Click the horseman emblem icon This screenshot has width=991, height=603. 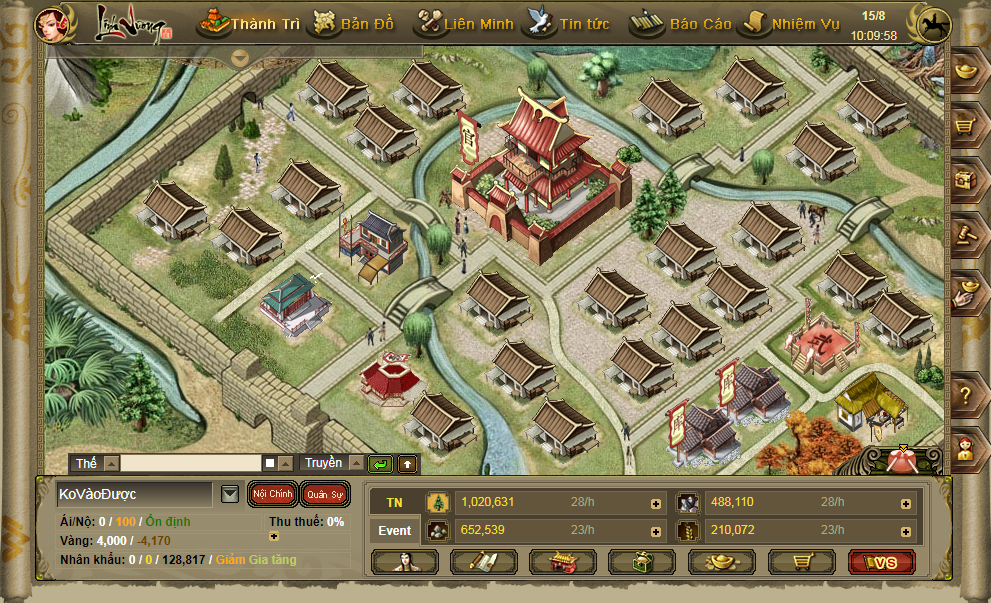point(934,22)
